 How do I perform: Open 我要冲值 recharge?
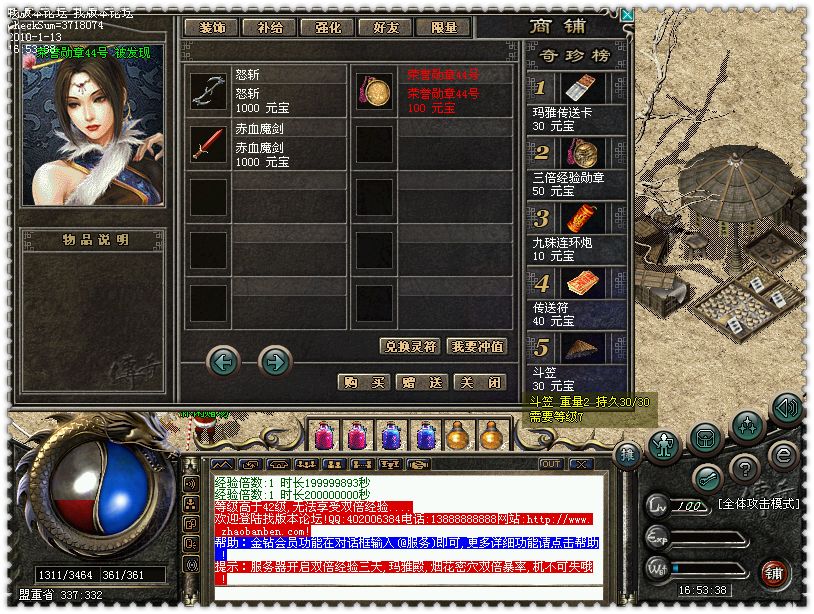coord(476,346)
